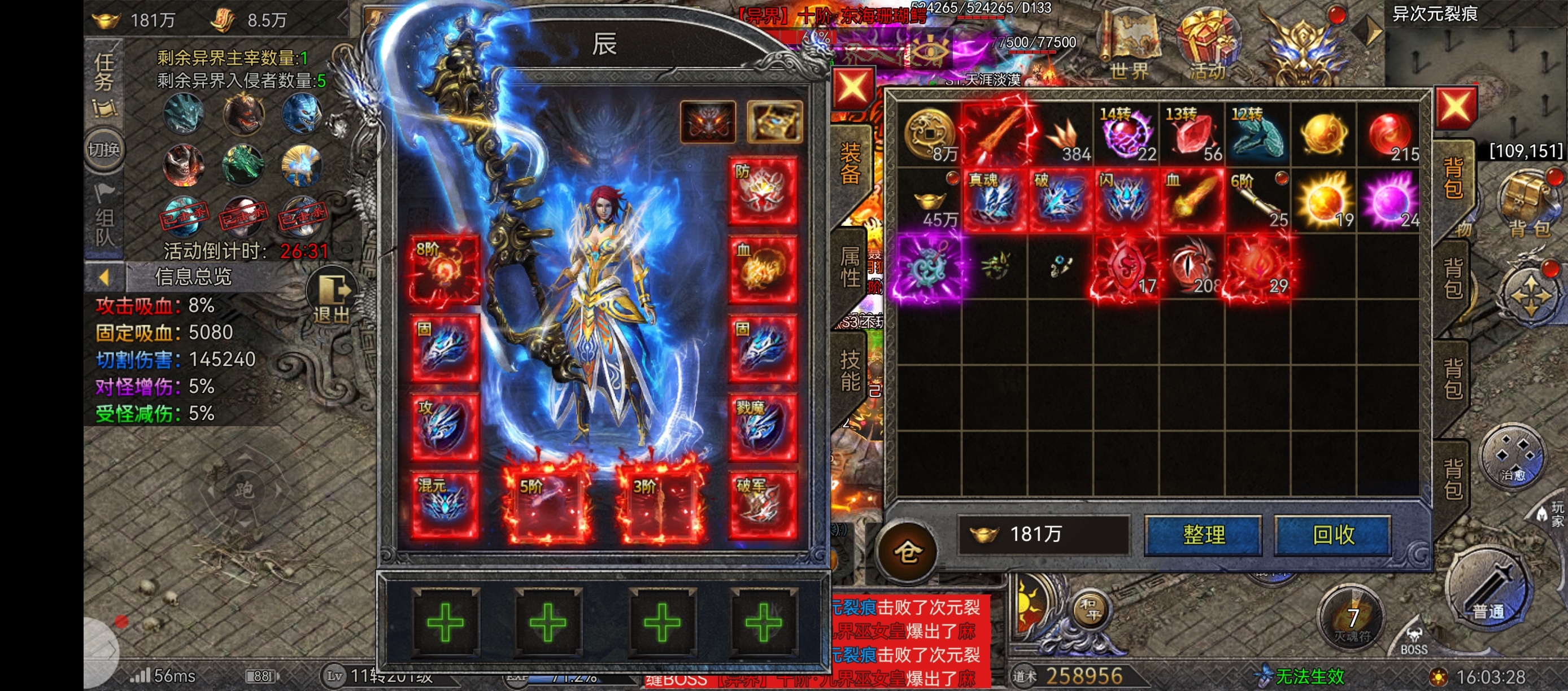Select the 14转 purple orb item
1568x691 pixels.
(1126, 135)
